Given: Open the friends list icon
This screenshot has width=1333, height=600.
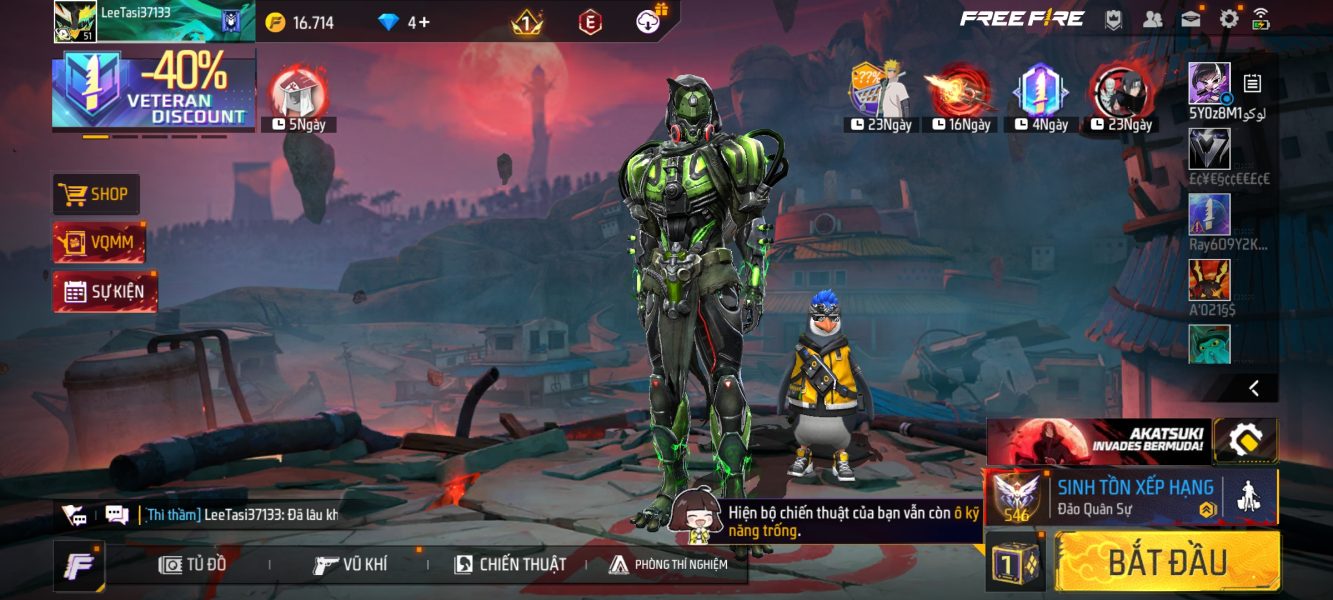Looking at the screenshot, I should coord(1153,19).
